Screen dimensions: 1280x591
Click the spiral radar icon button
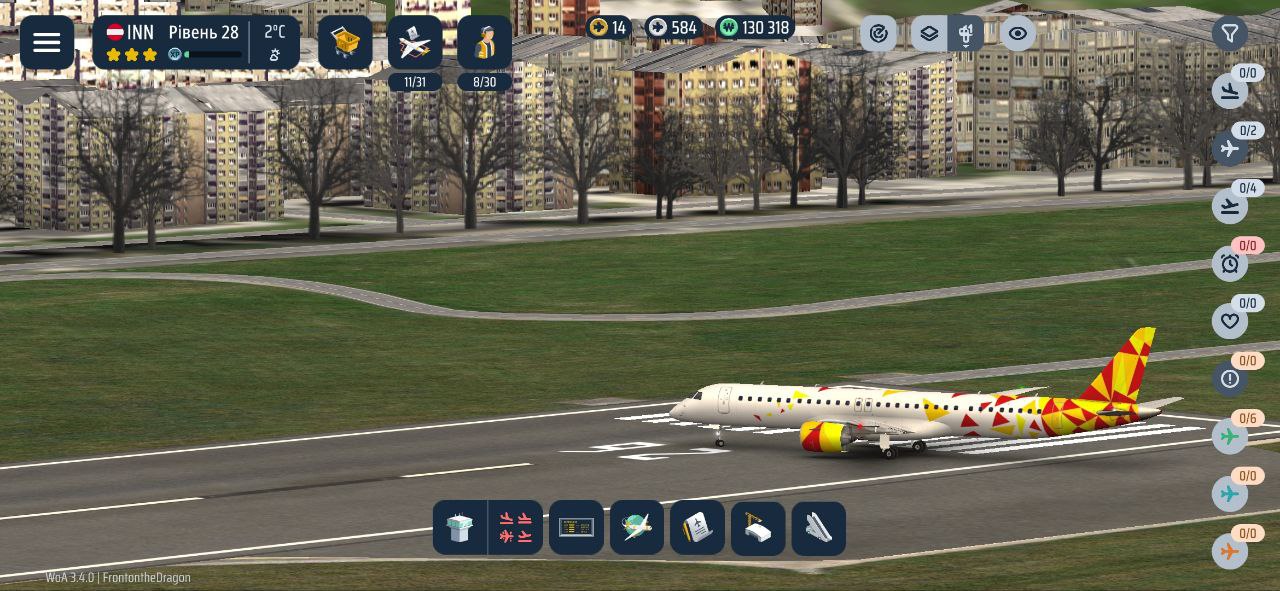click(x=878, y=34)
